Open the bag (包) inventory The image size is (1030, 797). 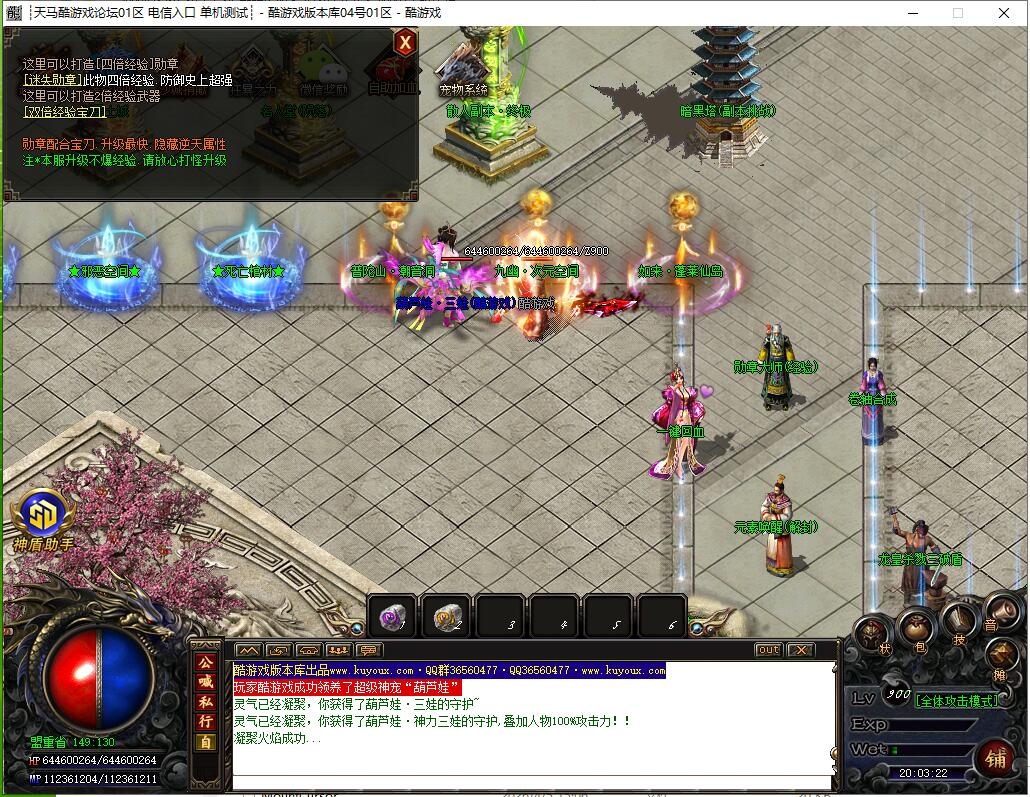point(915,629)
